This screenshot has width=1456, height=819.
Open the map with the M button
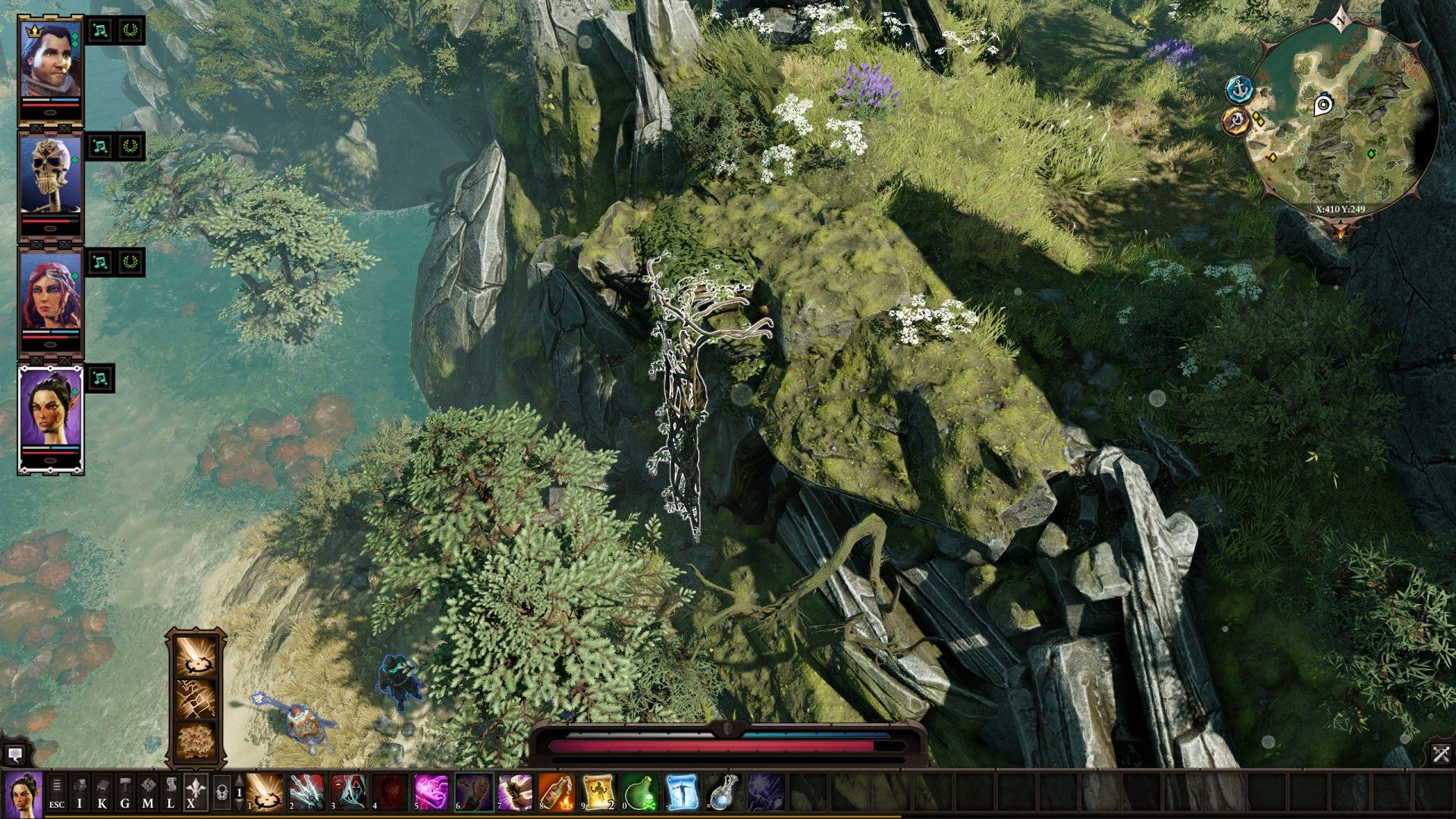[x=148, y=793]
